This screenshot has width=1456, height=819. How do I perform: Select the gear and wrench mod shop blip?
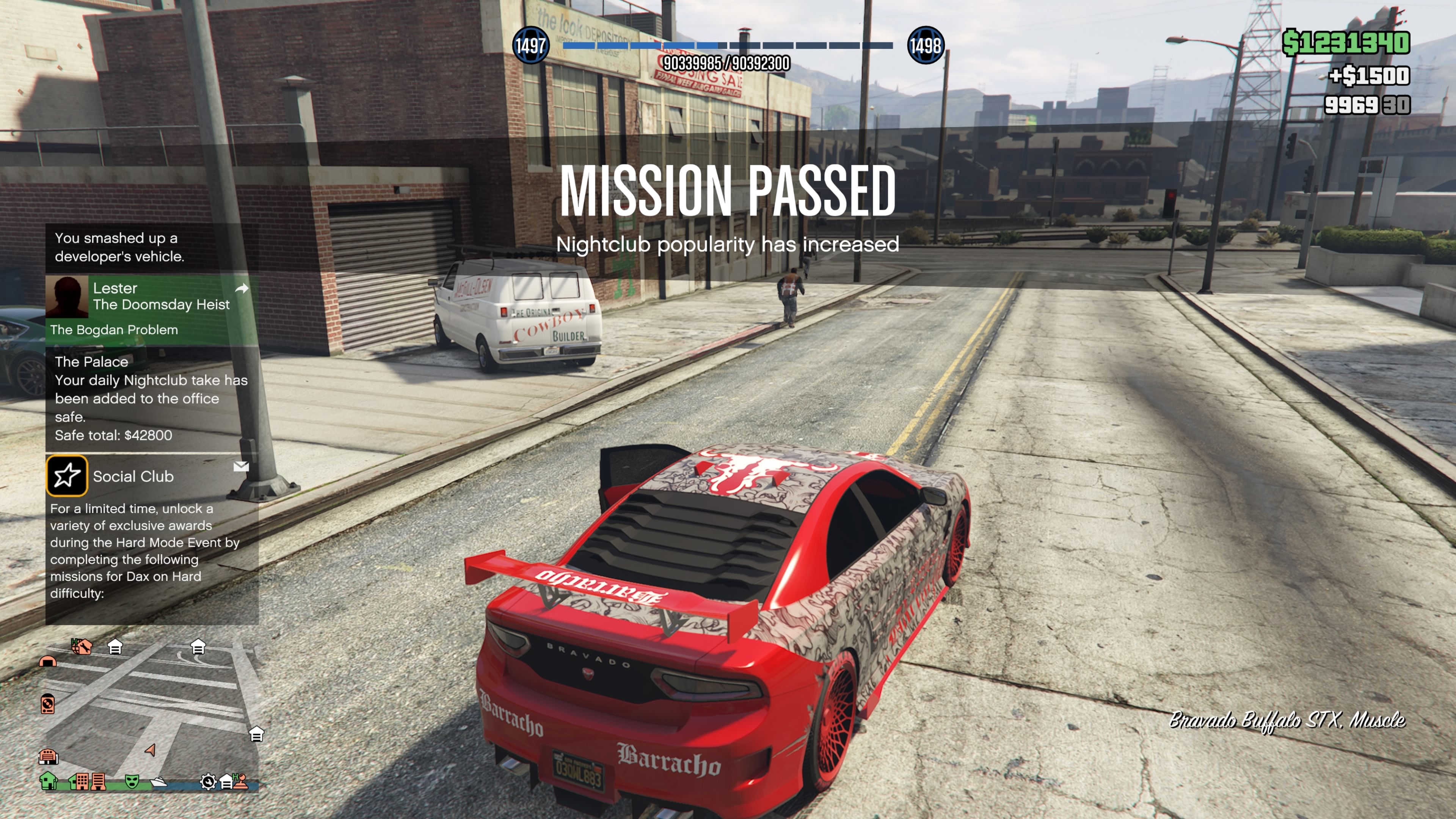pos(208,782)
